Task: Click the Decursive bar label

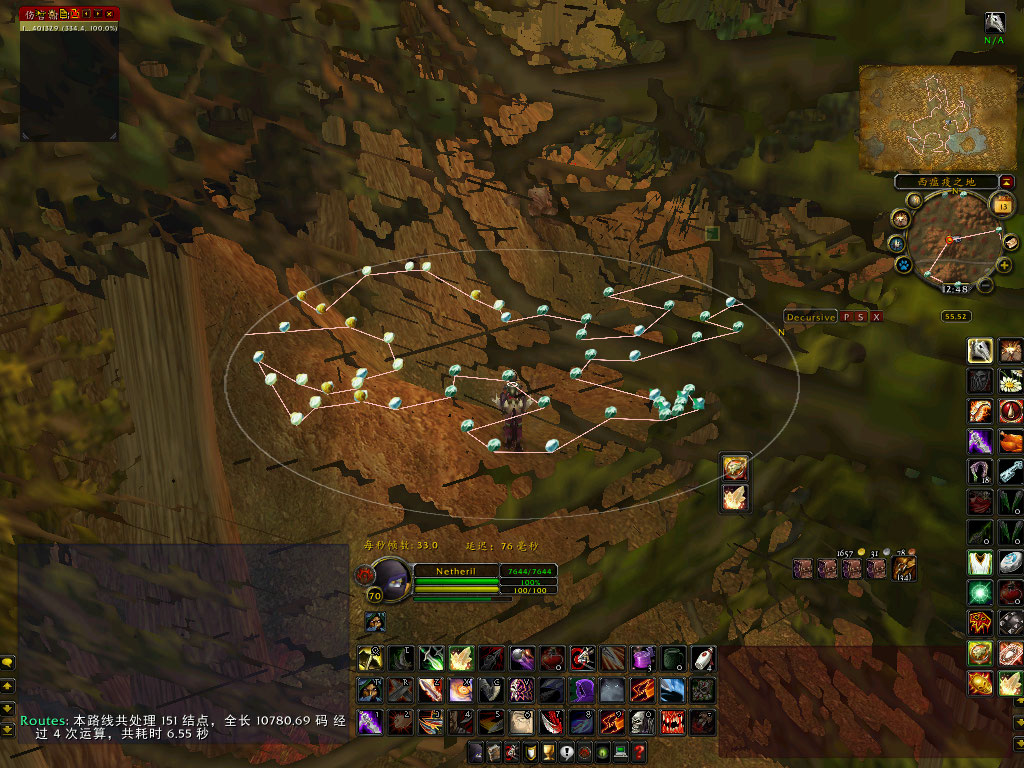Action: pos(810,317)
